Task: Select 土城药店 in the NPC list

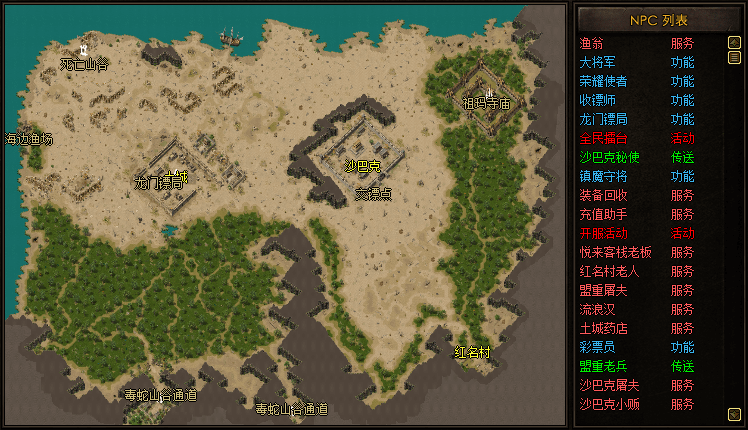Action: 604,328
